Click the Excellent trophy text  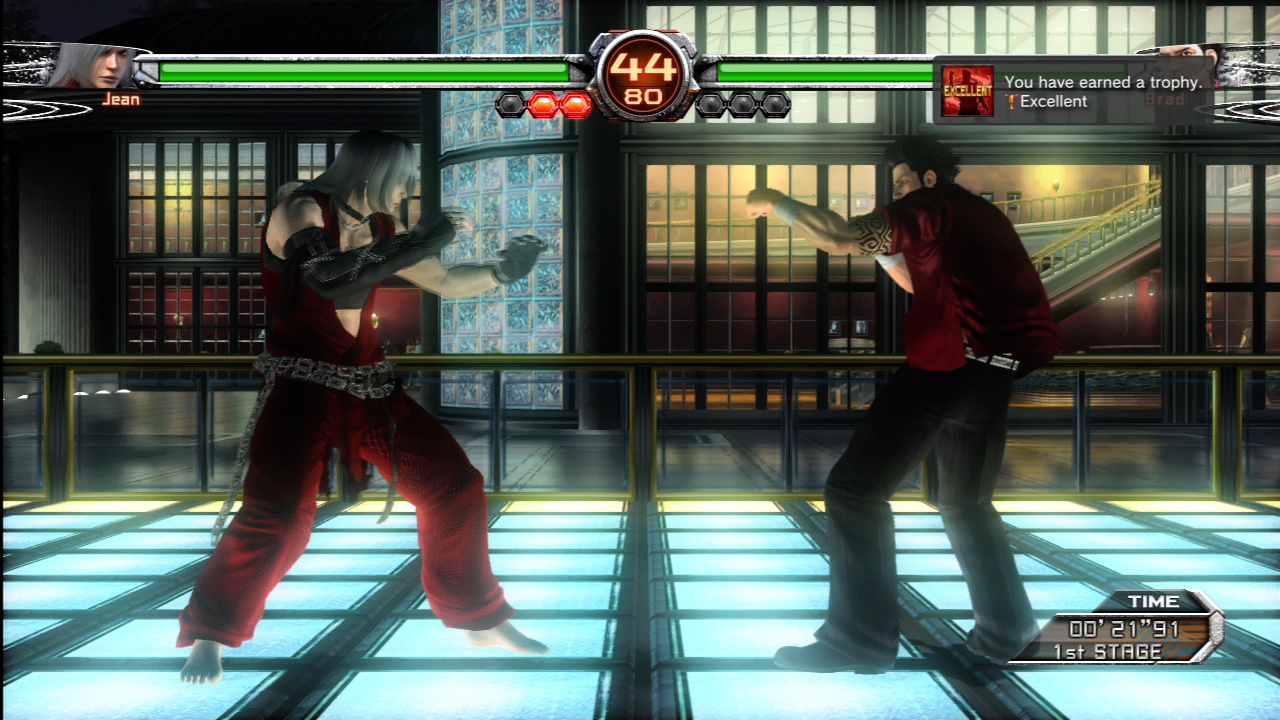click(x=1055, y=101)
